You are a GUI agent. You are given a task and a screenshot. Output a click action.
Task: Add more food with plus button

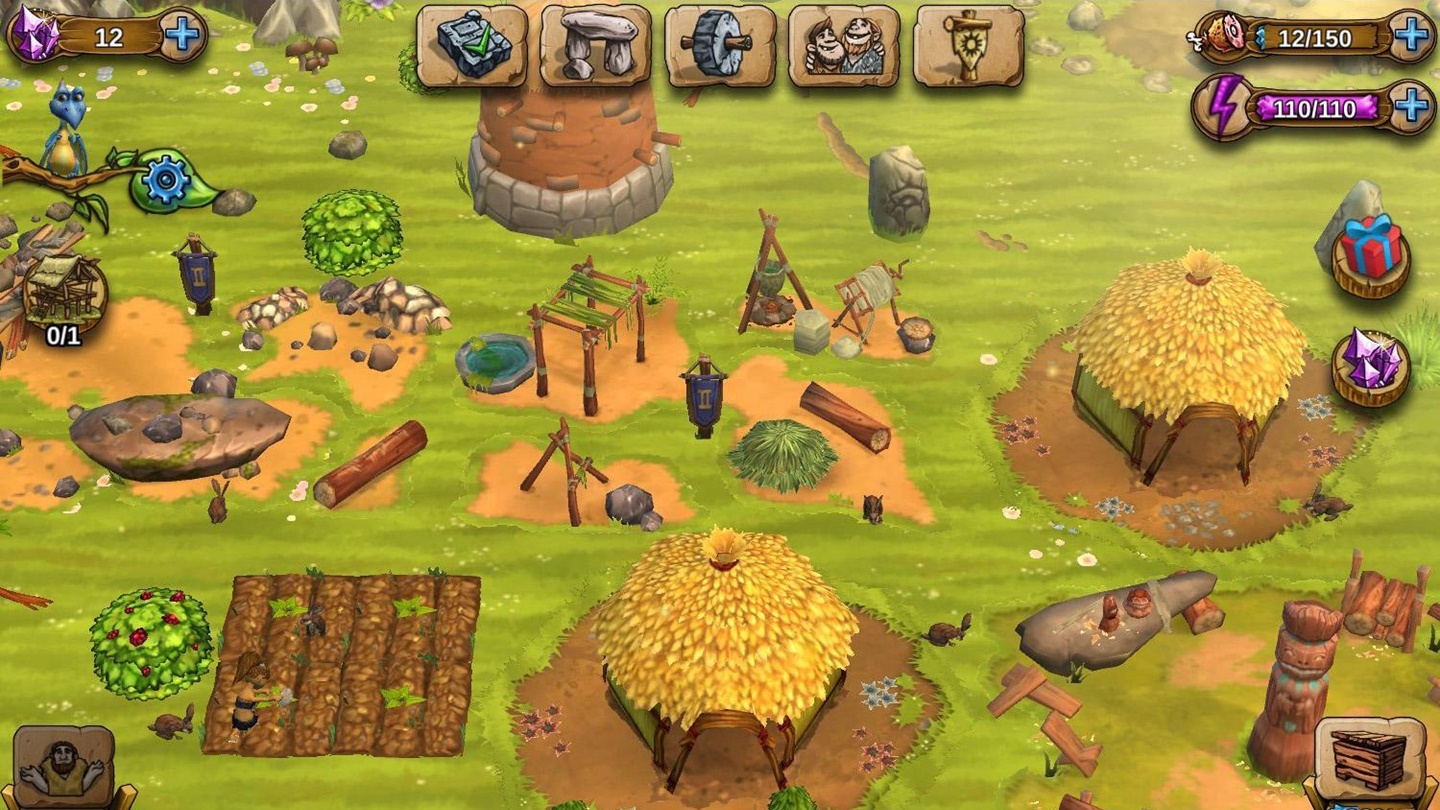1411,37
